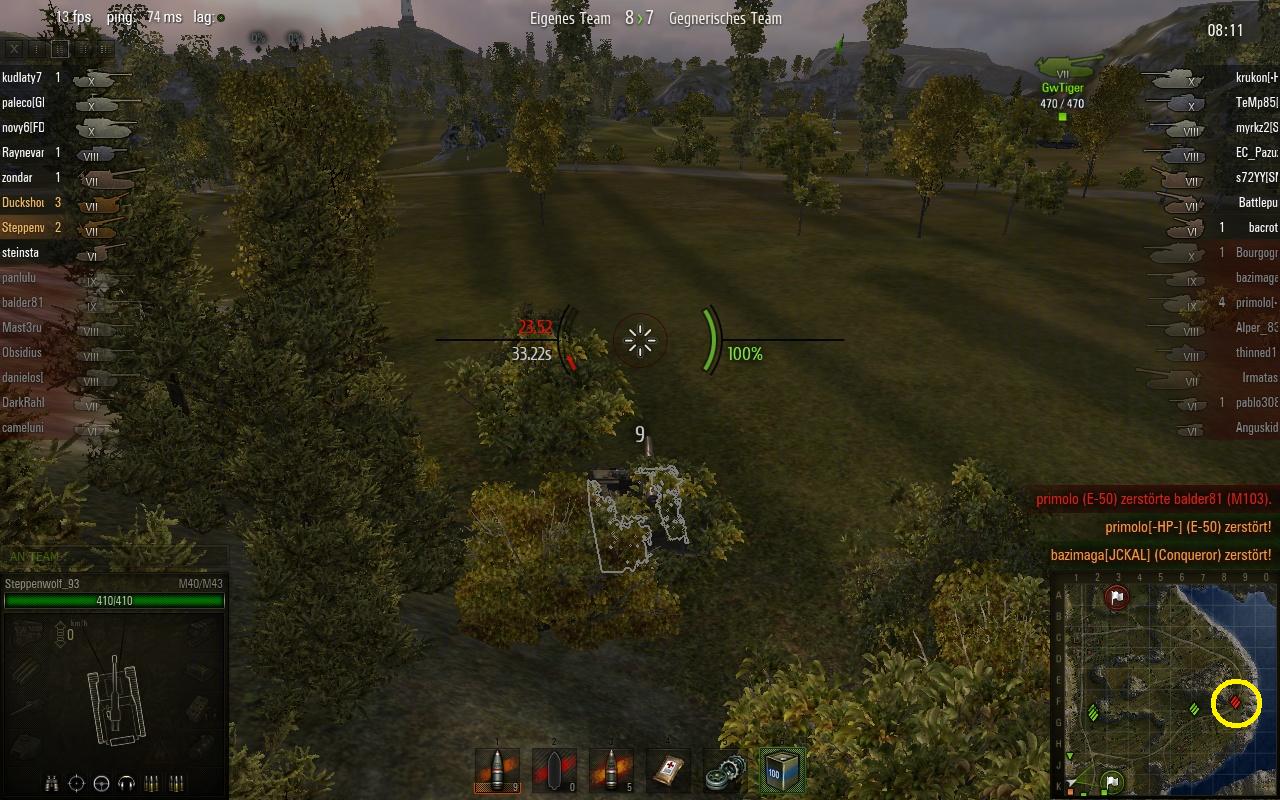Click the steering wheel driver icon
Image resolution: width=1280 pixels, height=800 pixels.
(x=101, y=783)
